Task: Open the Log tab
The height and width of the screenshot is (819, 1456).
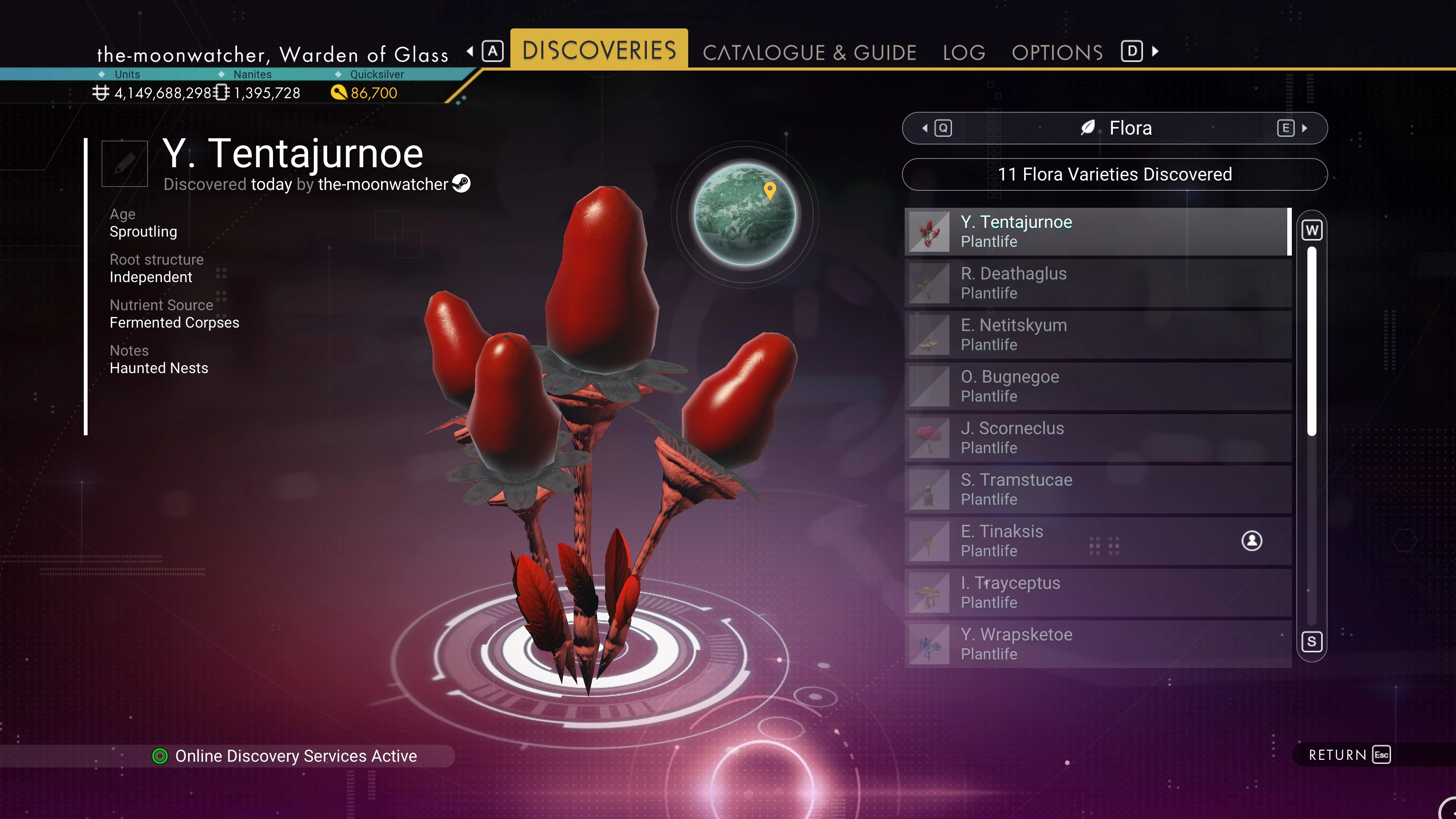Action: (964, 53)
